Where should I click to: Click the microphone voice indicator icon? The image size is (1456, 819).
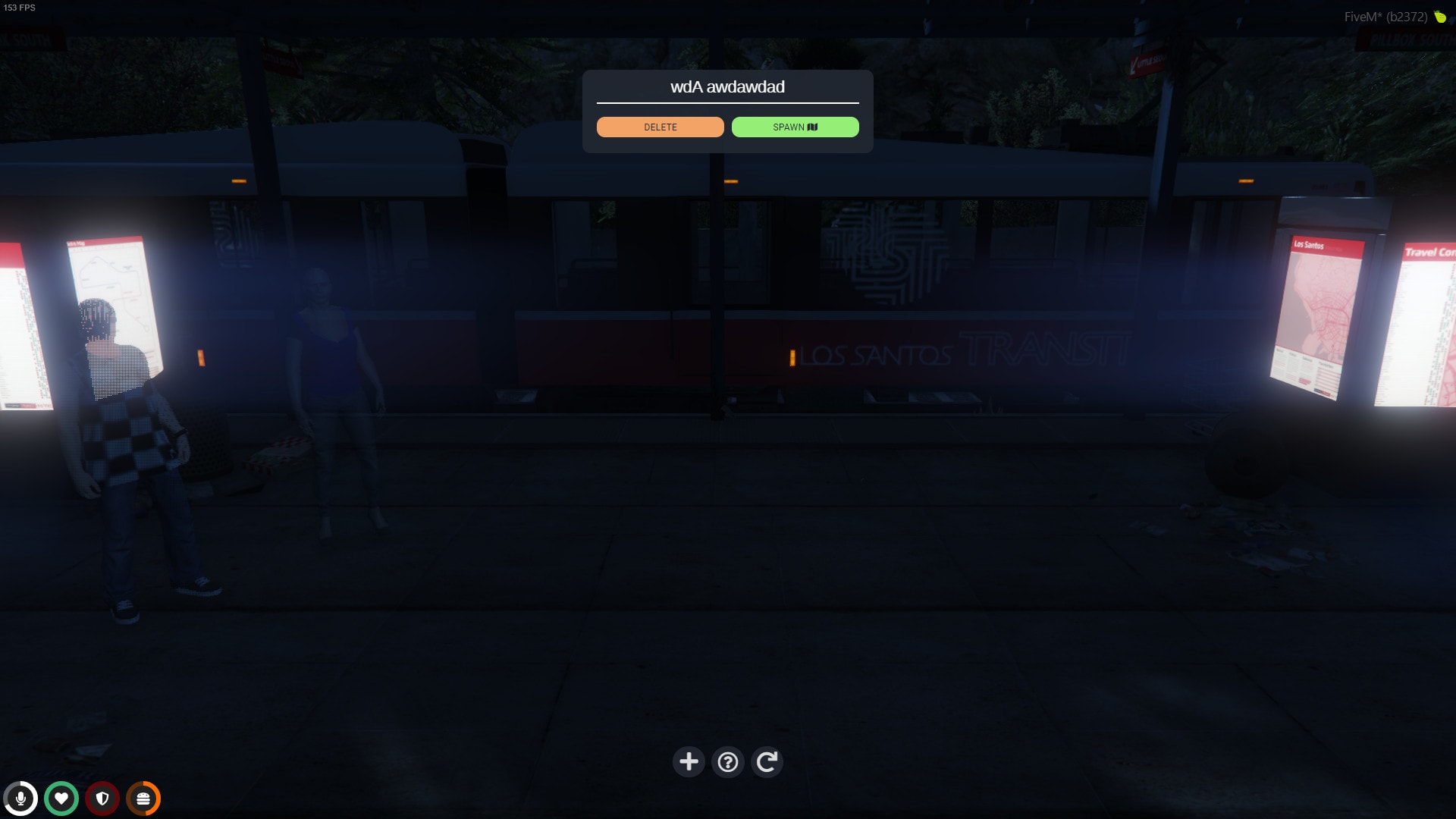pyautogui.click(x=22, y=798)
